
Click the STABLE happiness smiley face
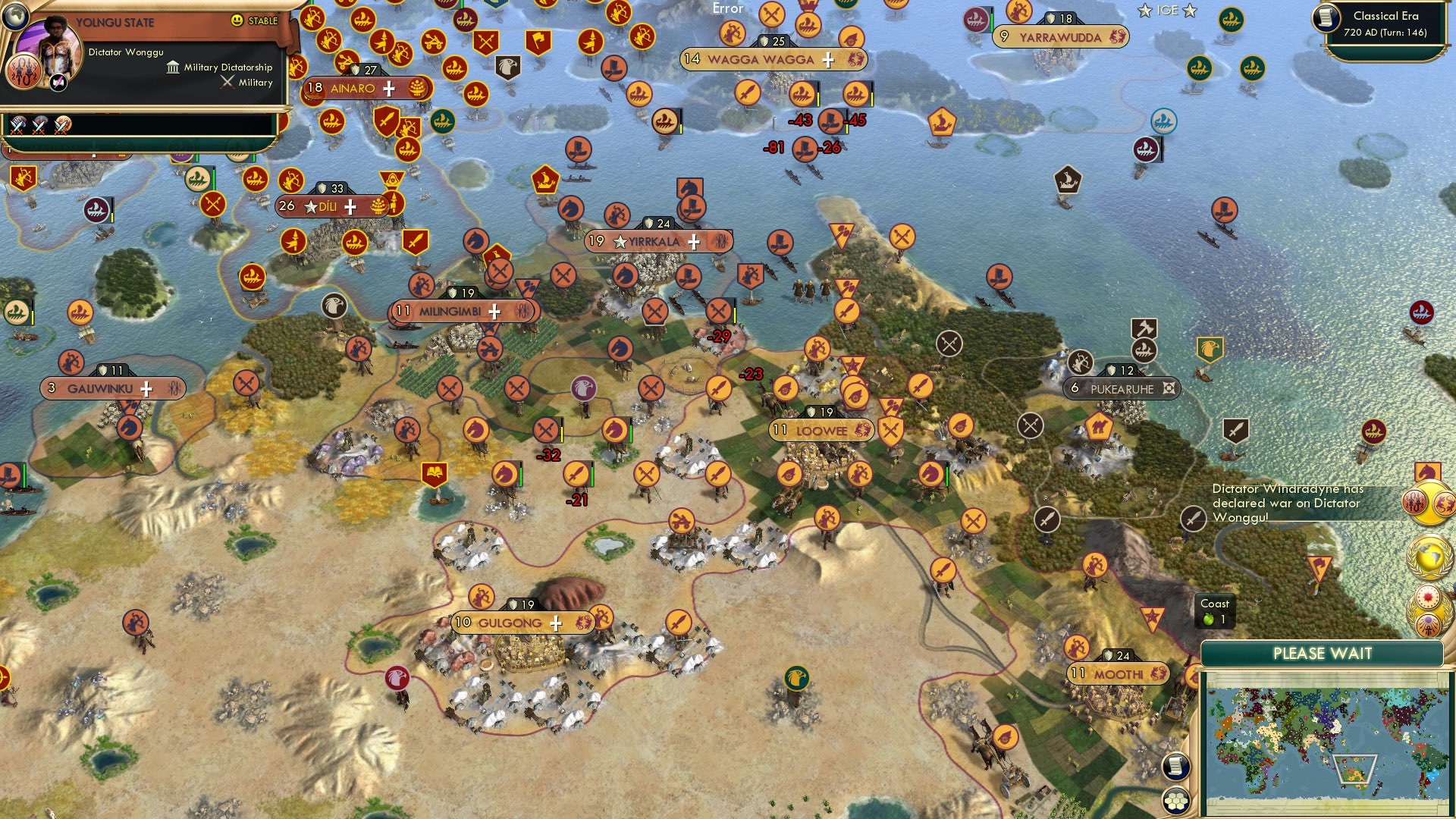click(x=237, y=20)
